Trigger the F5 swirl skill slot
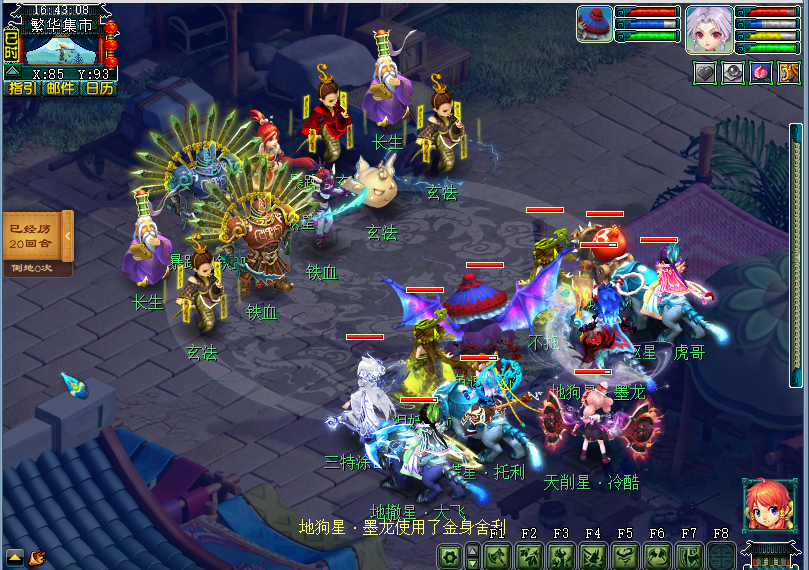The image size is (809, 570). tap(625, 556)
